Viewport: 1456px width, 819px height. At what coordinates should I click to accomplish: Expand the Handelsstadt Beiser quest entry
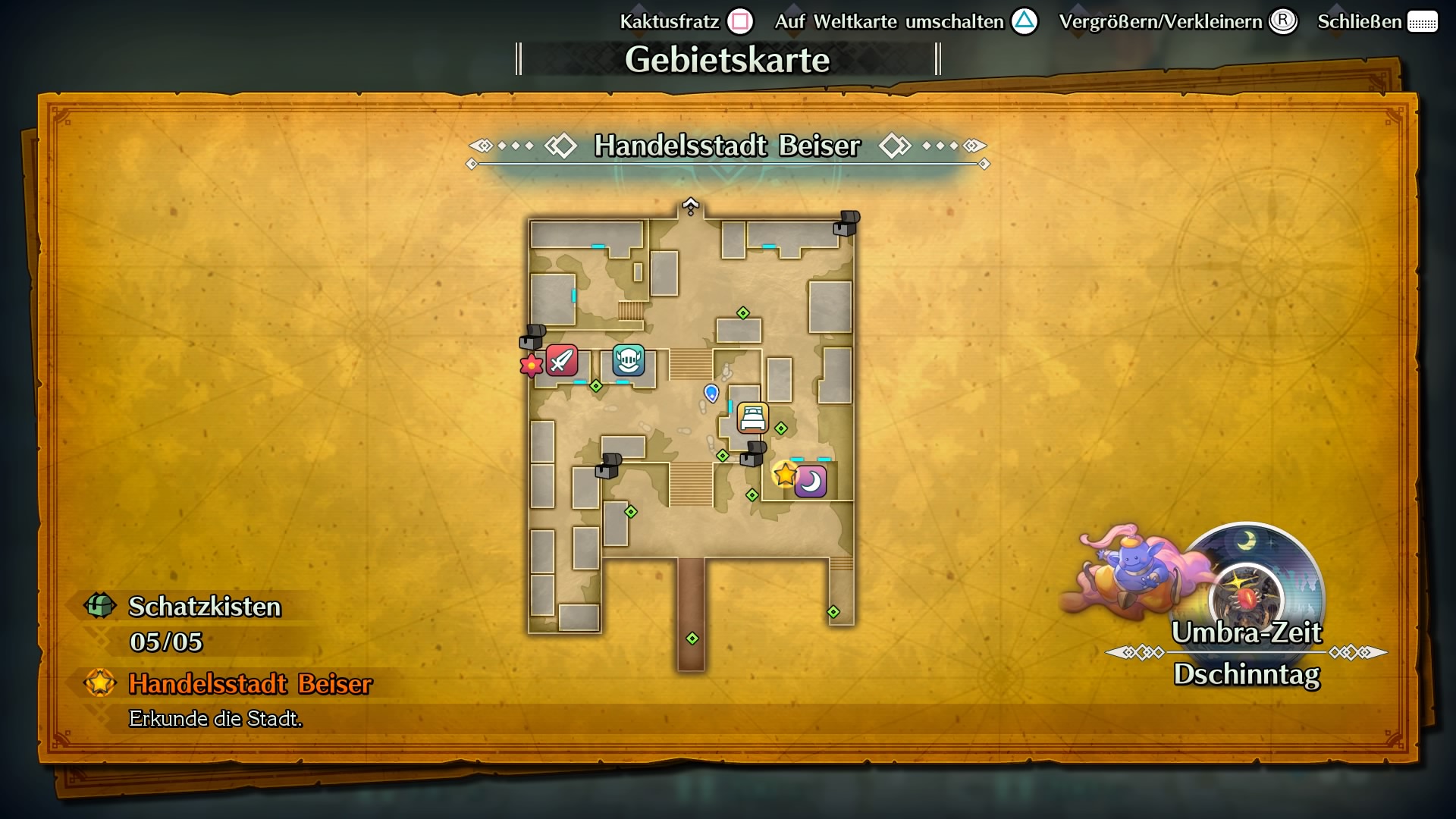click(x=250, y=685)
